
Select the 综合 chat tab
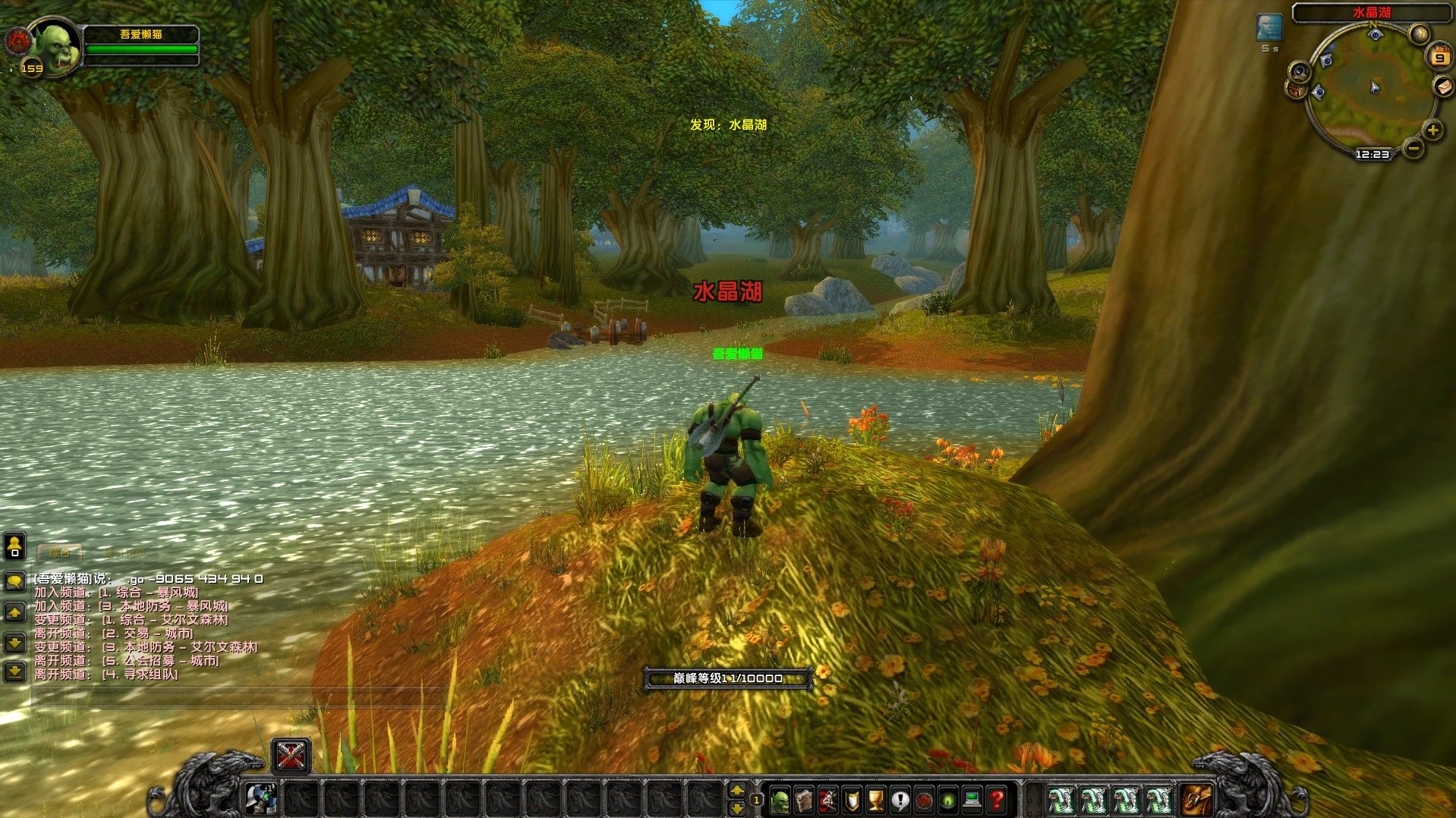pos(59,552)
